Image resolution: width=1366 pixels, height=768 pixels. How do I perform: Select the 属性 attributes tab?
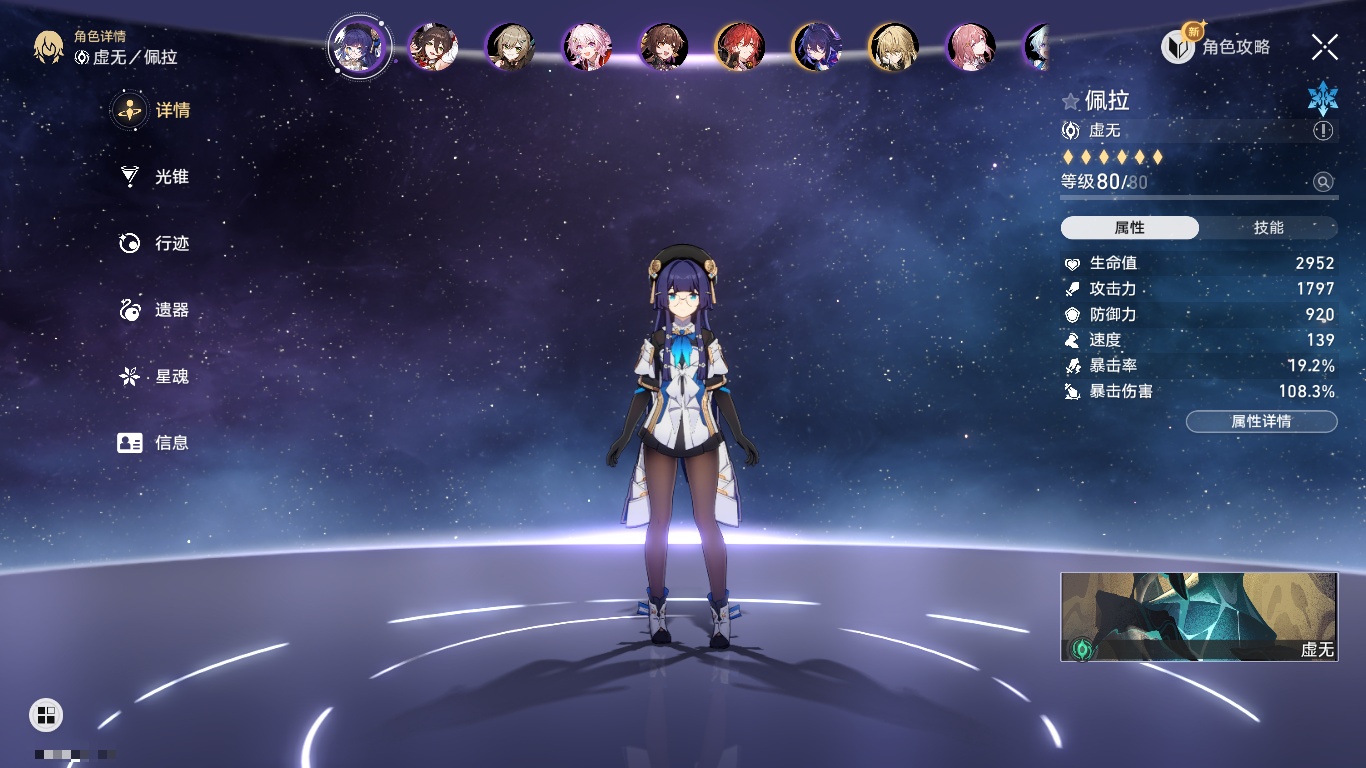[x=1130, y=228]
